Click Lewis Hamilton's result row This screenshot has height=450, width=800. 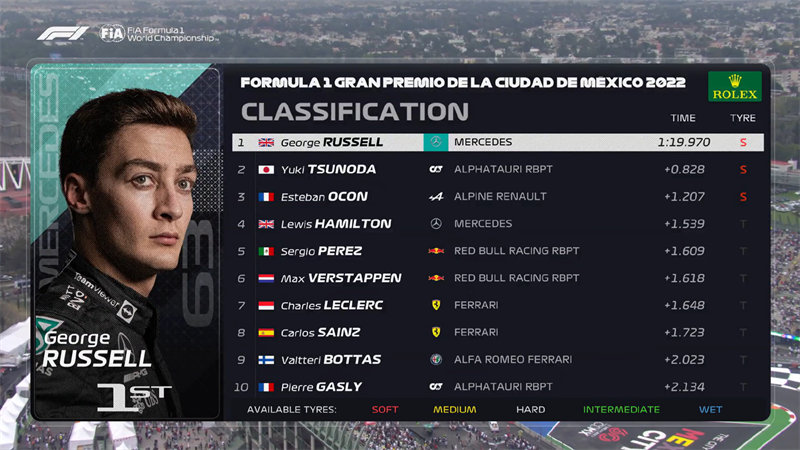pos(497,223)
